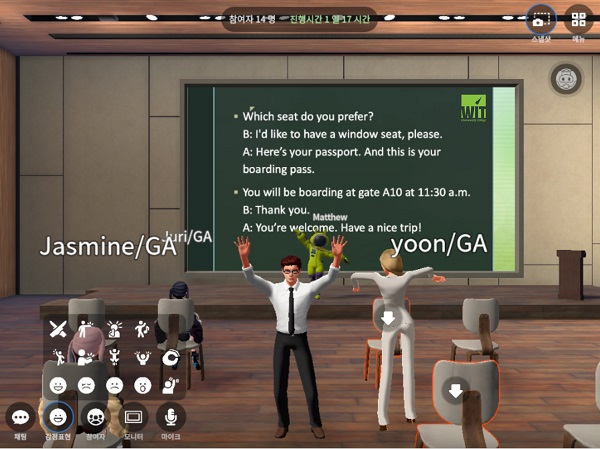Click the round avatar face icon

(566, 78)
